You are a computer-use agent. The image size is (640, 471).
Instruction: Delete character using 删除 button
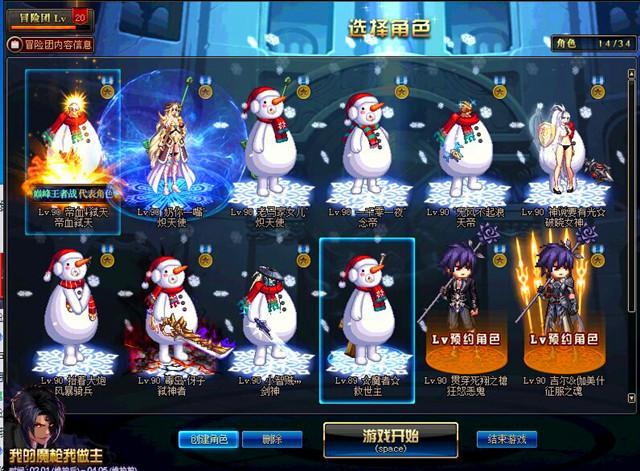pyautogui.click(x=267, y=439)
